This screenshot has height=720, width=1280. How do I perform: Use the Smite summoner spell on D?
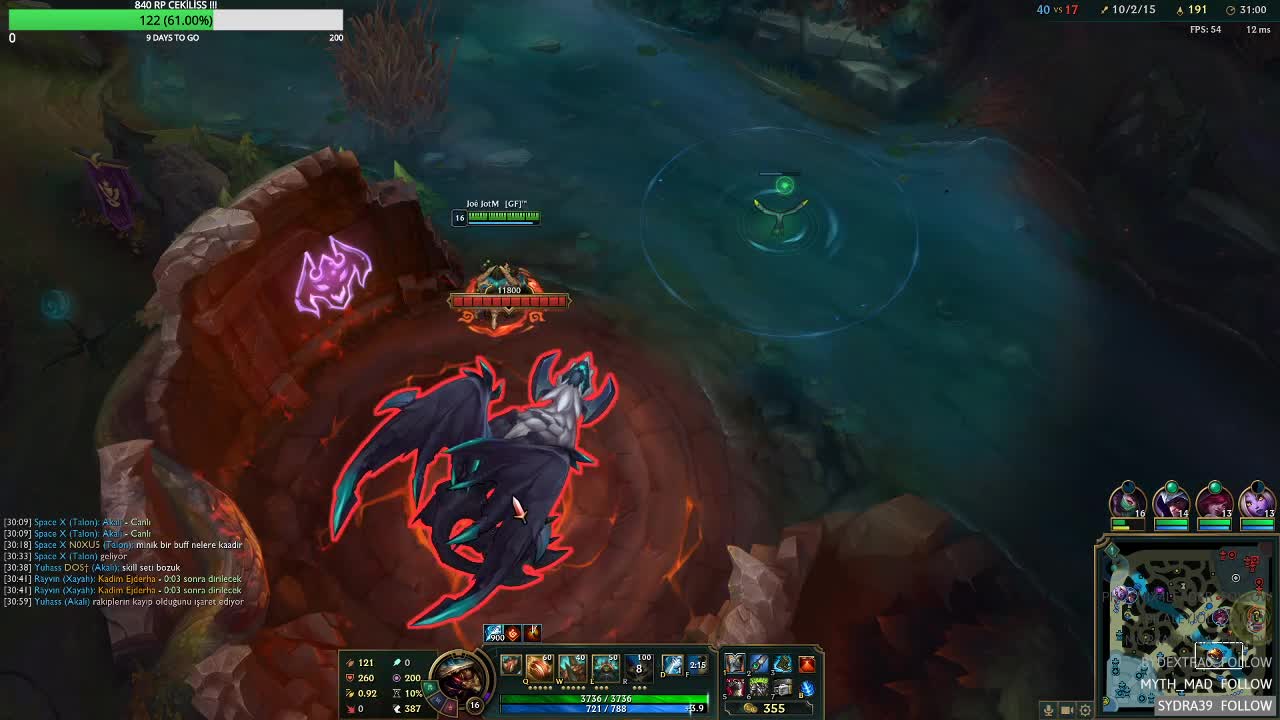pos(672,665)
